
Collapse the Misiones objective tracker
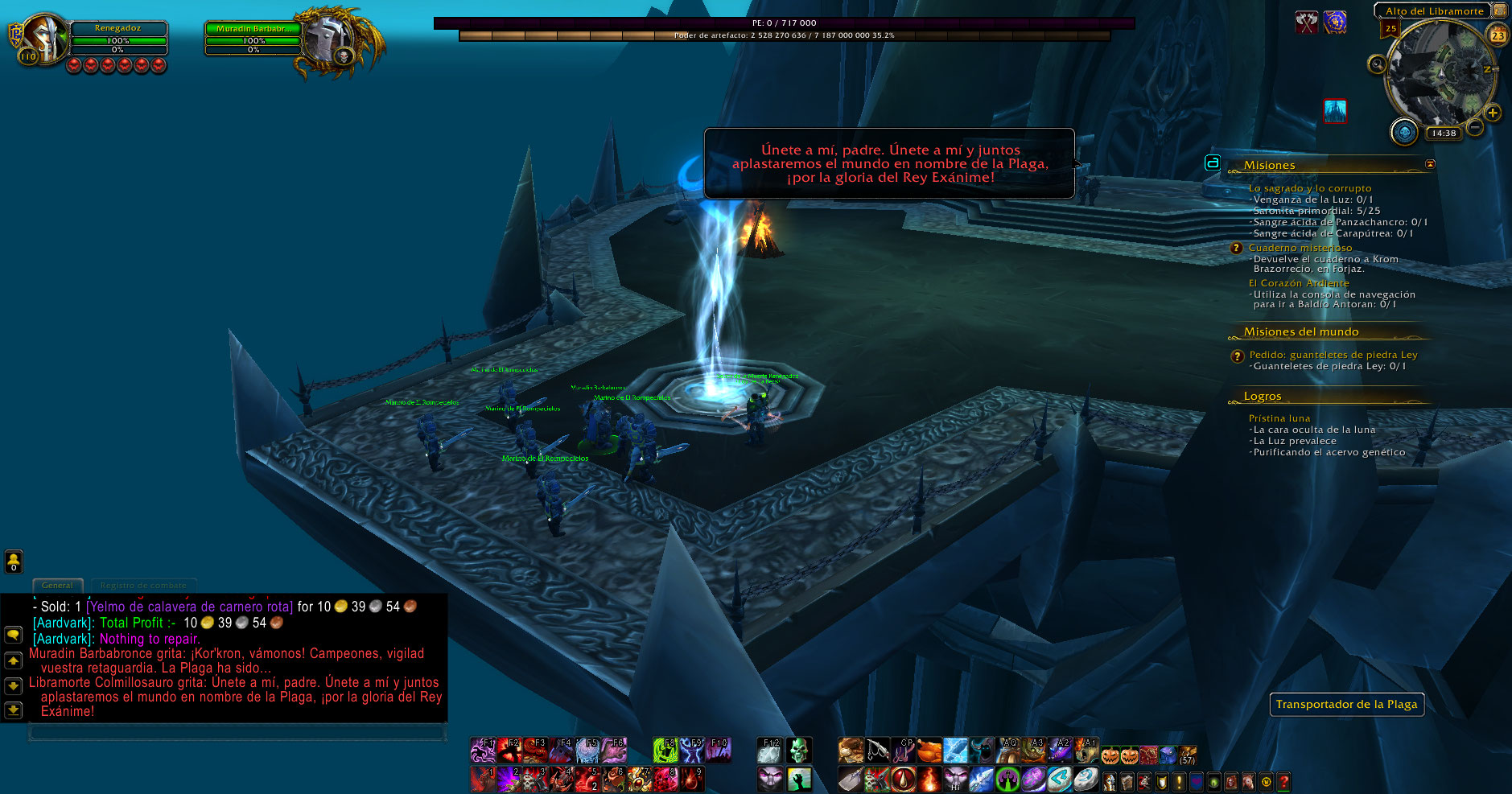[x=1430, y=164]
